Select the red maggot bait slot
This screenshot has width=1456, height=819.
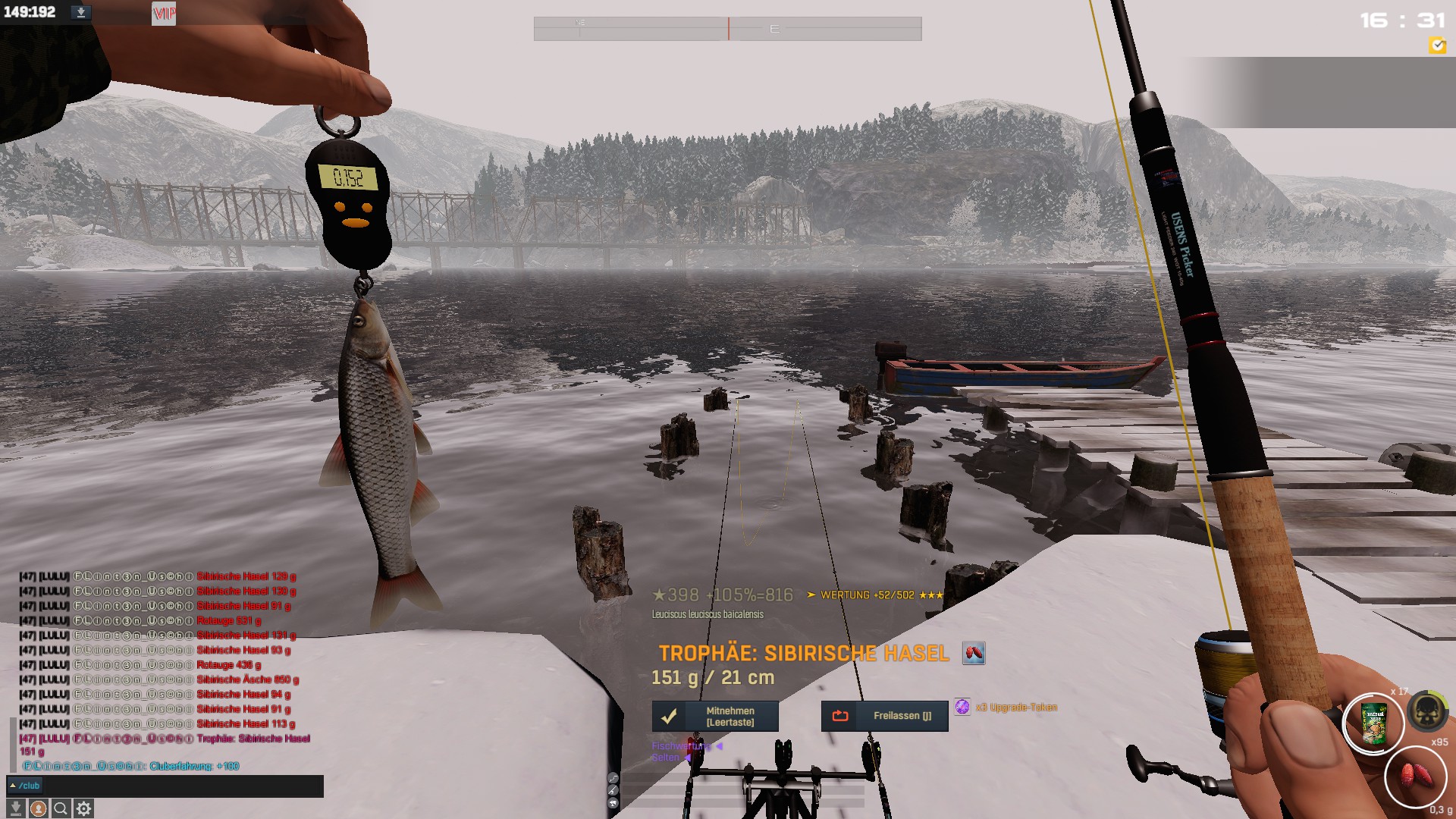1415,777
